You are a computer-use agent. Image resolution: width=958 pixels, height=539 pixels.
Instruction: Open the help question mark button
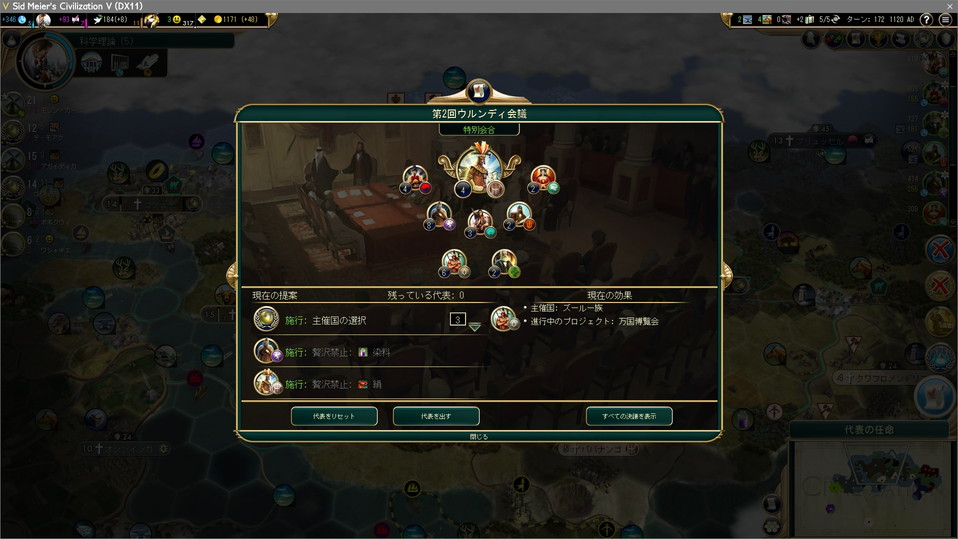click(926, 20)
